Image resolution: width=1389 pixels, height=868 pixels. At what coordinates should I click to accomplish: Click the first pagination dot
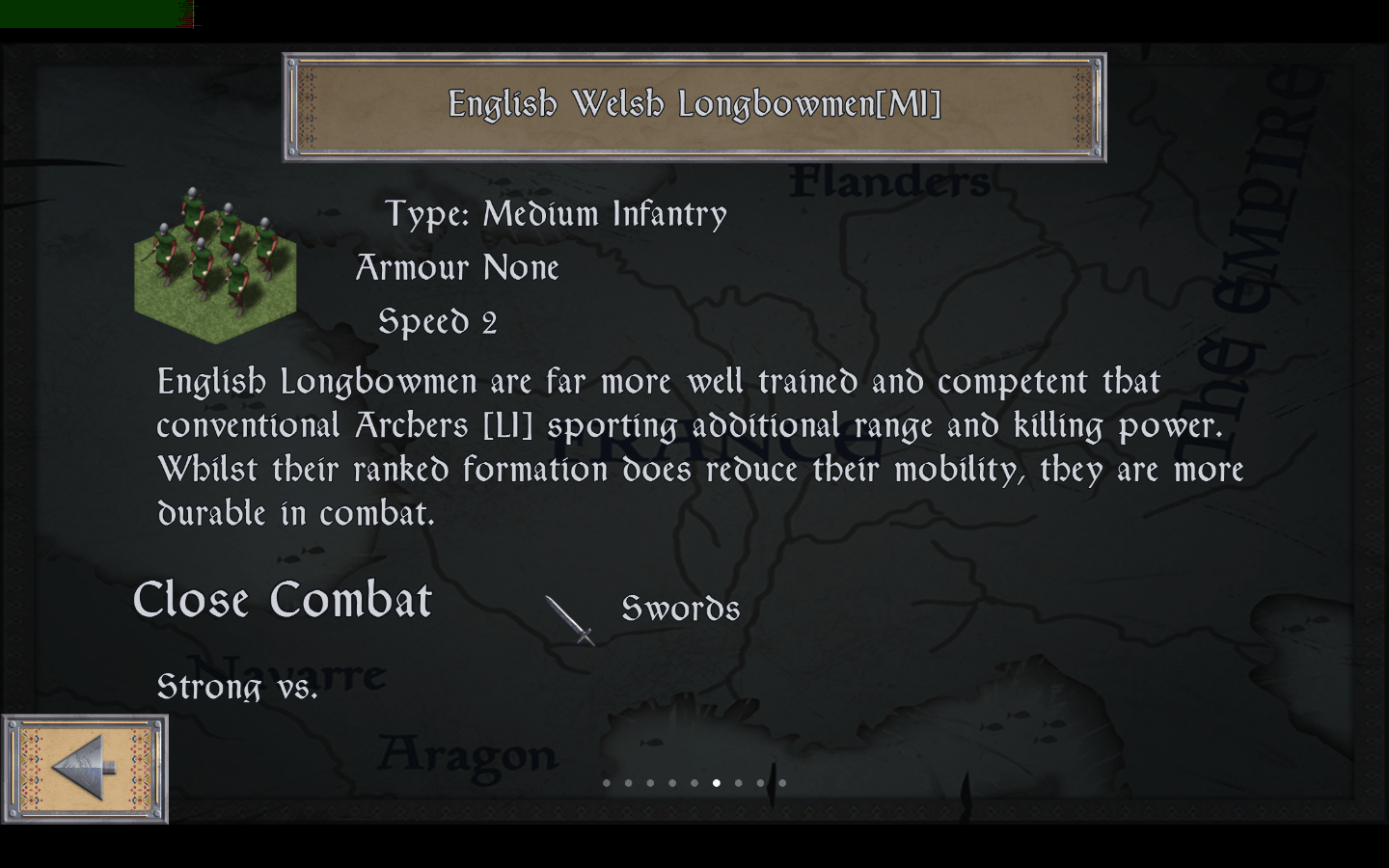[606, 782]
